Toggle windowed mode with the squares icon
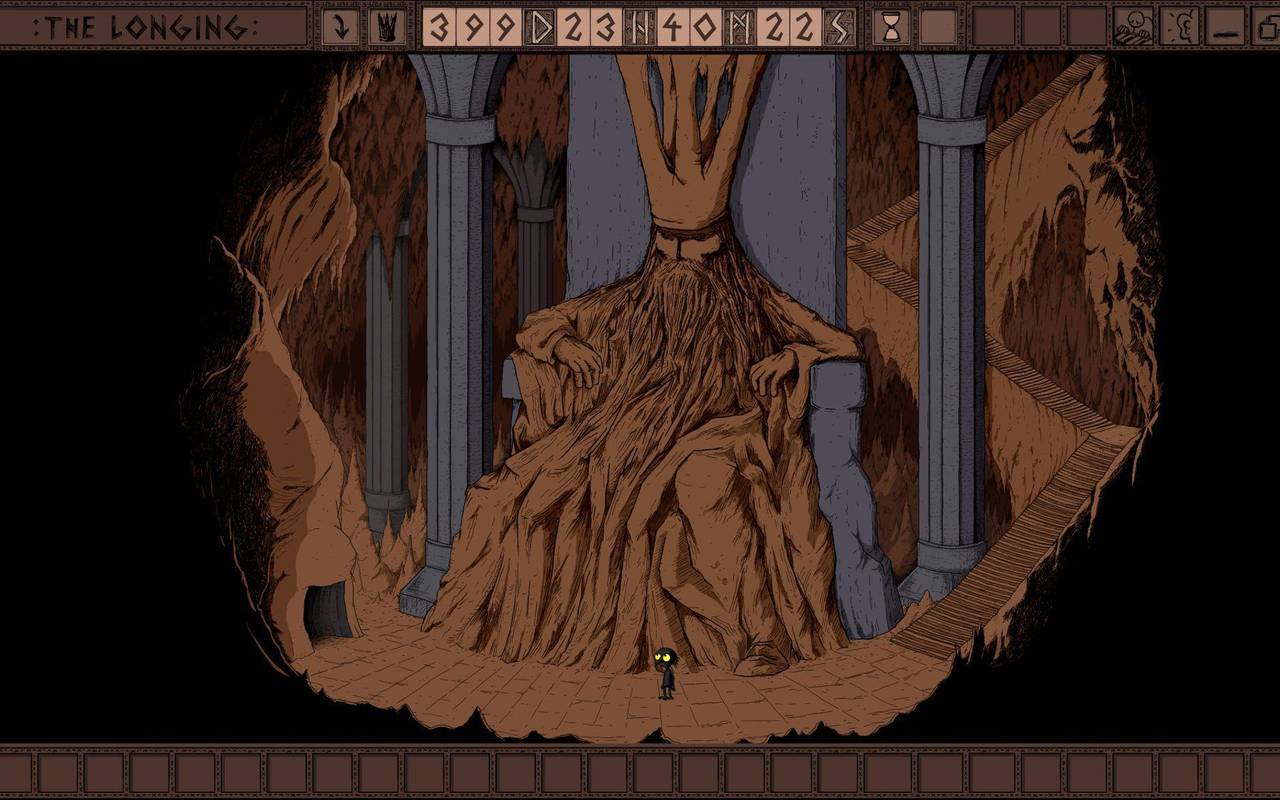The height and width of the screenshot is (800, 1280). pos(1266,27)
